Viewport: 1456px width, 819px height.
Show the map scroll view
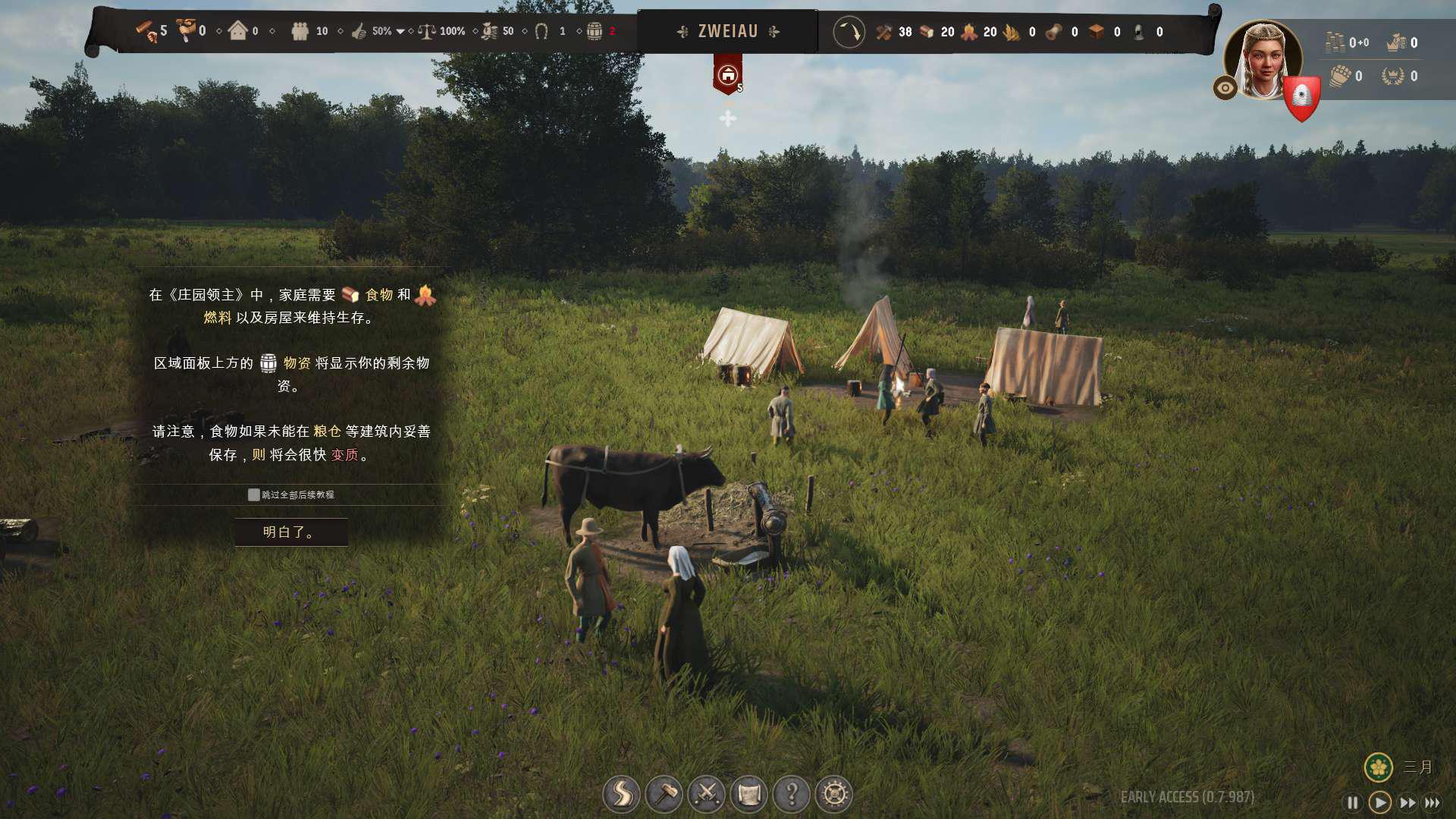748,795
